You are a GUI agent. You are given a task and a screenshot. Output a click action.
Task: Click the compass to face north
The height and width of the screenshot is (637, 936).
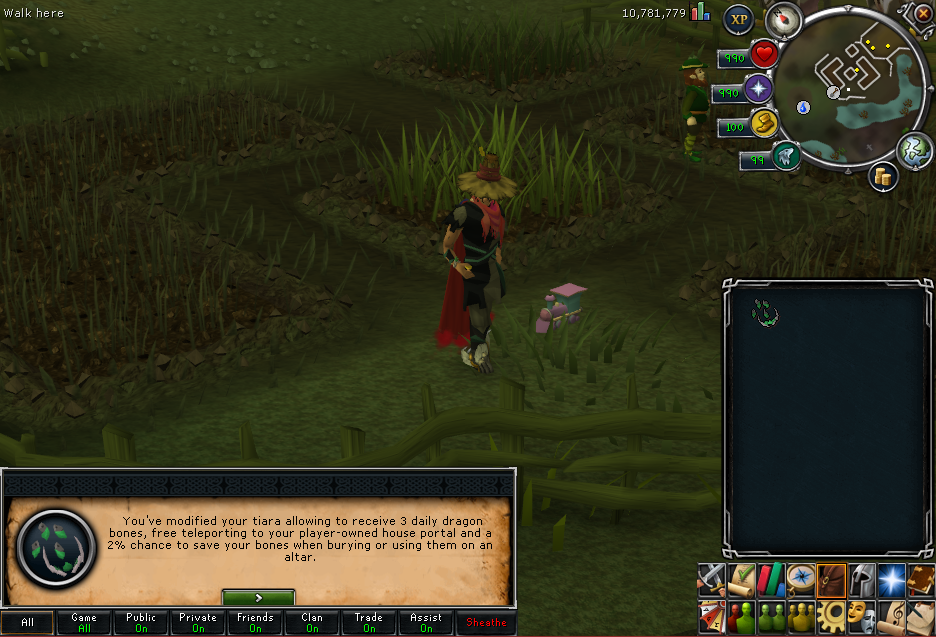[784, 17]
